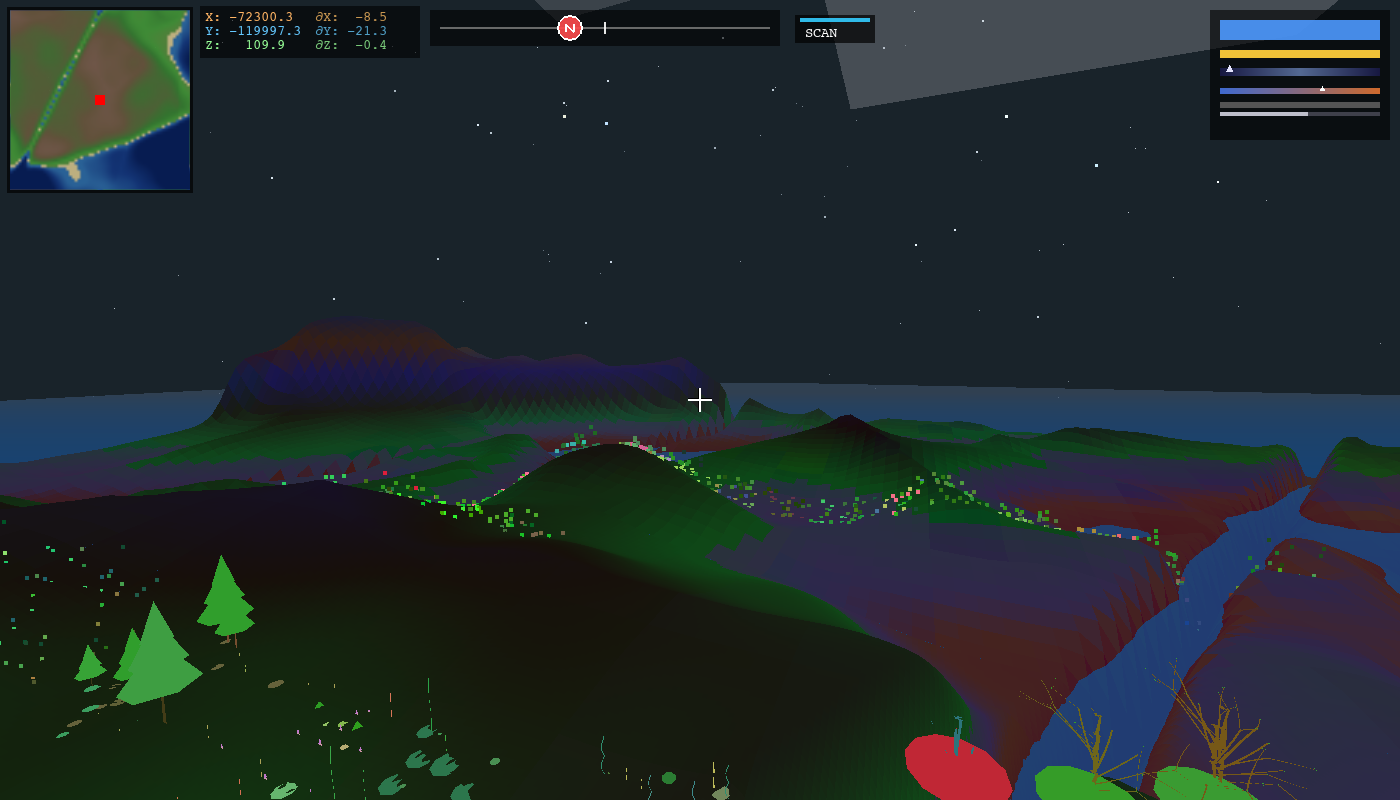This screenshot has height=800, width=1400.
Task: Click the triangle handle on the dark gradient slider
Action: 1229,69
